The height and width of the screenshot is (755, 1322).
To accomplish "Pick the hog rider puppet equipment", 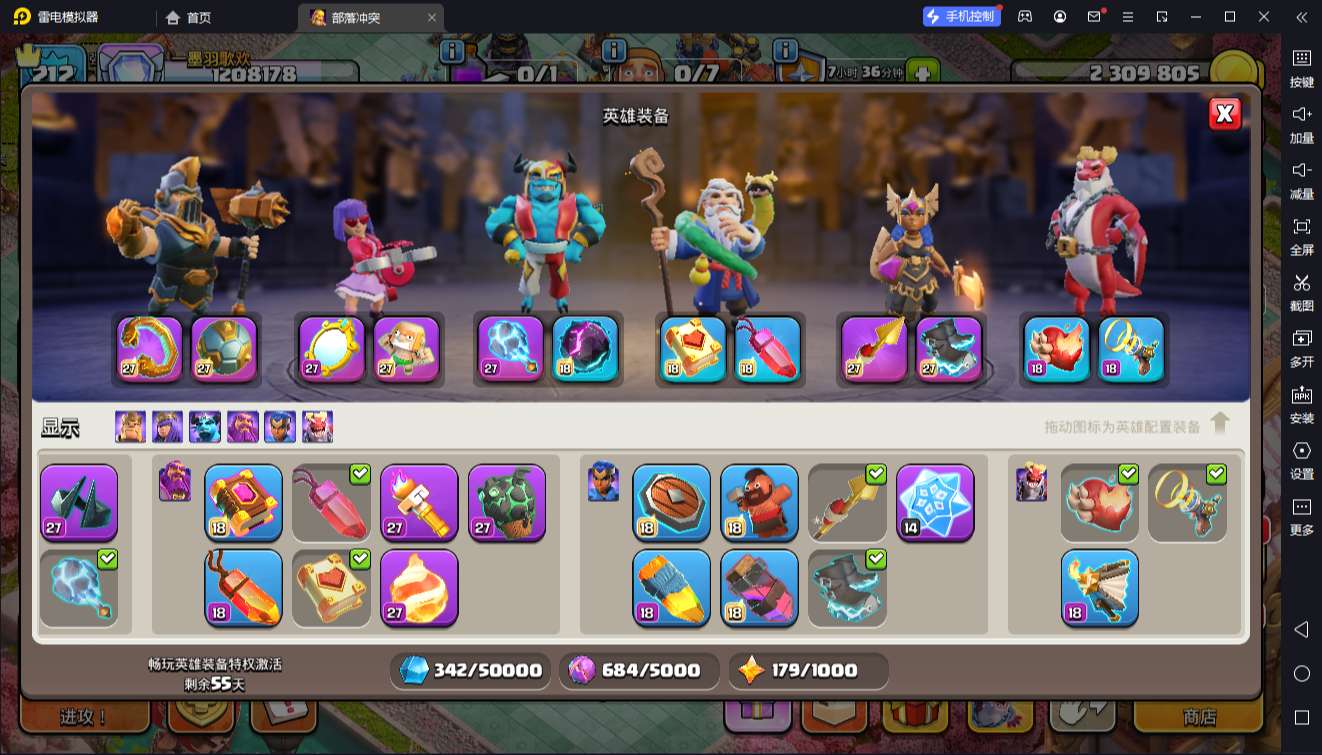I will [x=760, y=502].
